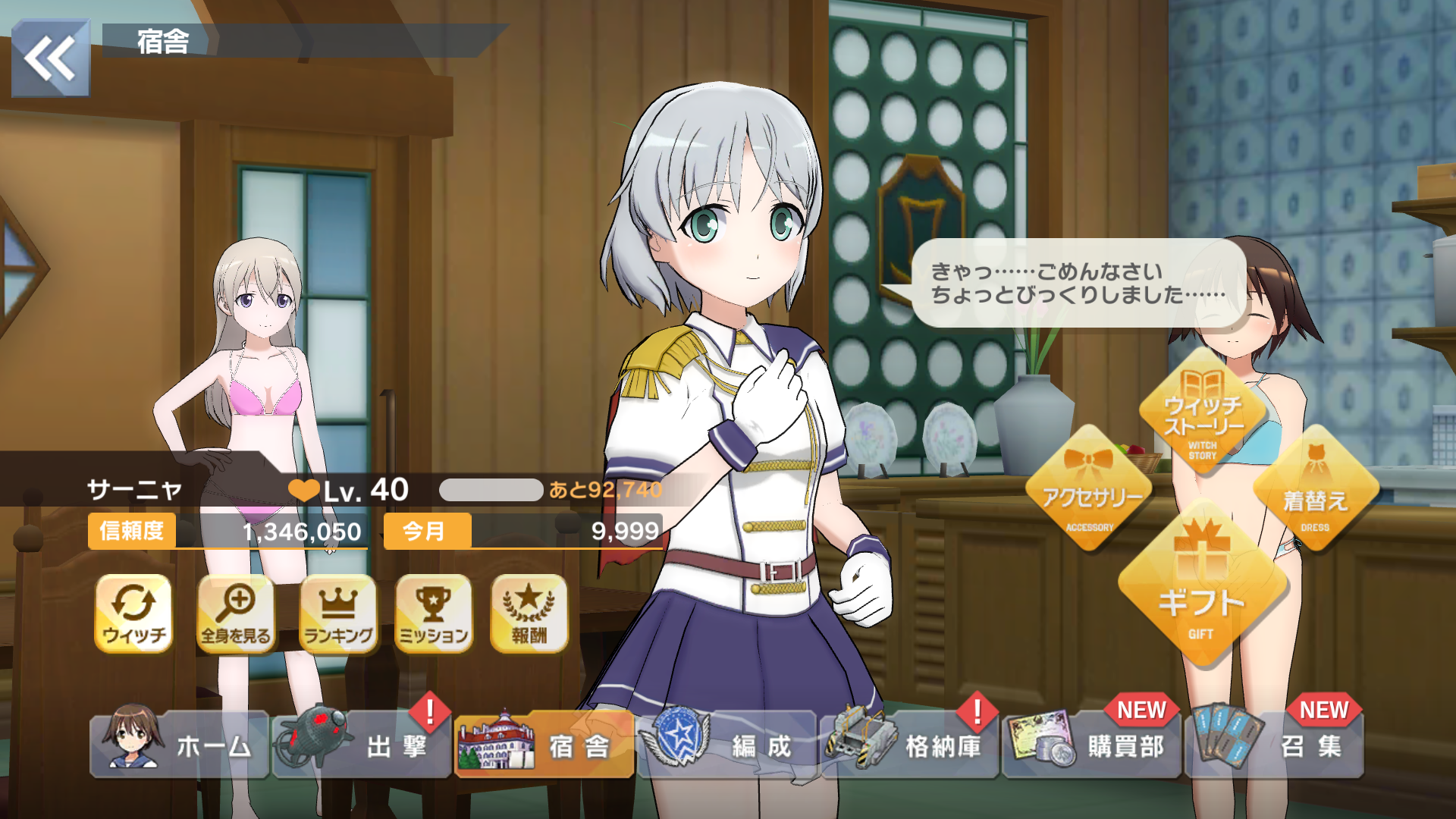Screen dimensions: 1456x819
Task: Open the Witch Story diamond button
Action: (x=1203, y=413)
